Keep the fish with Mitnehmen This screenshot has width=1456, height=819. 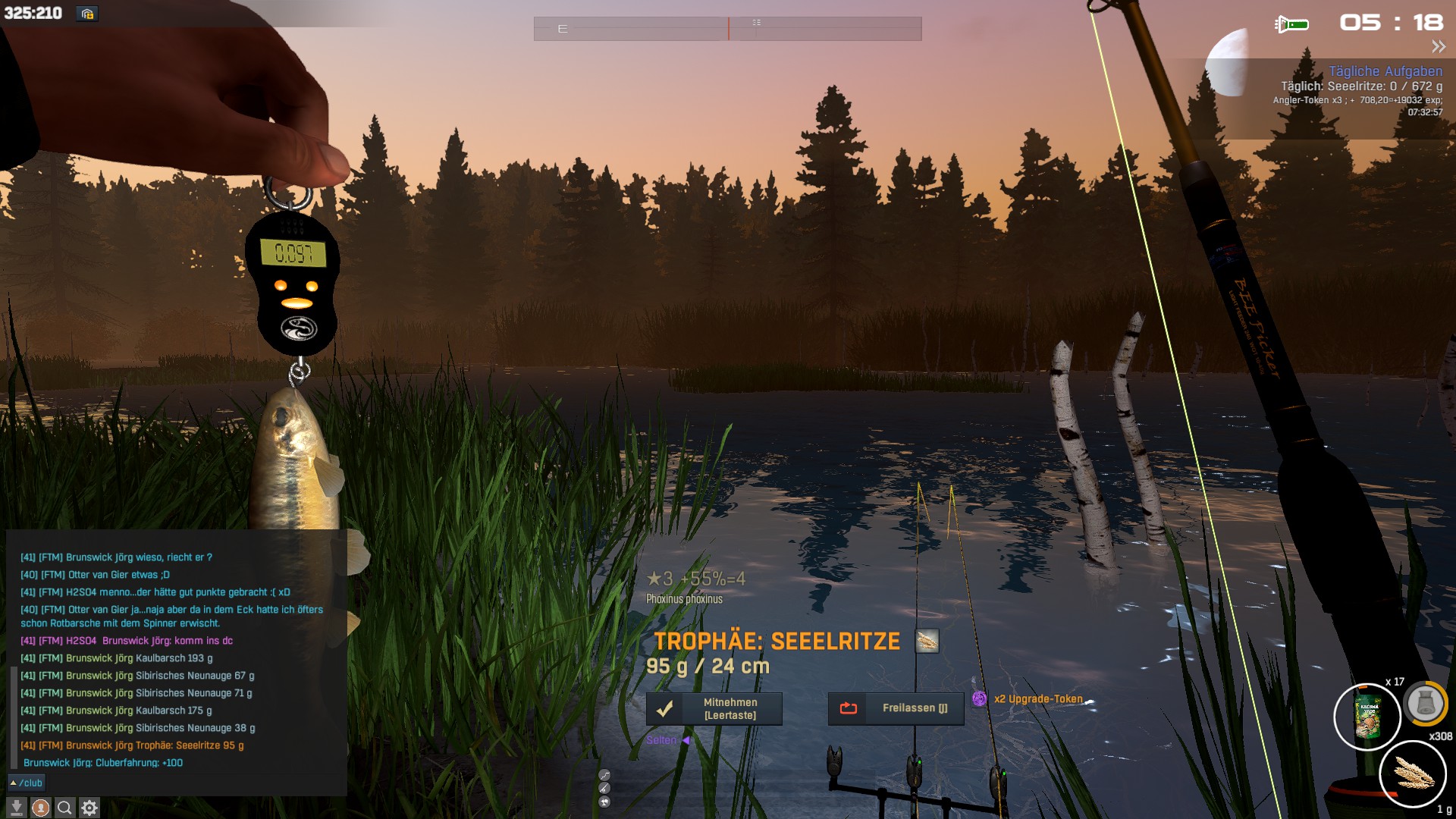(x=714, y=709)
